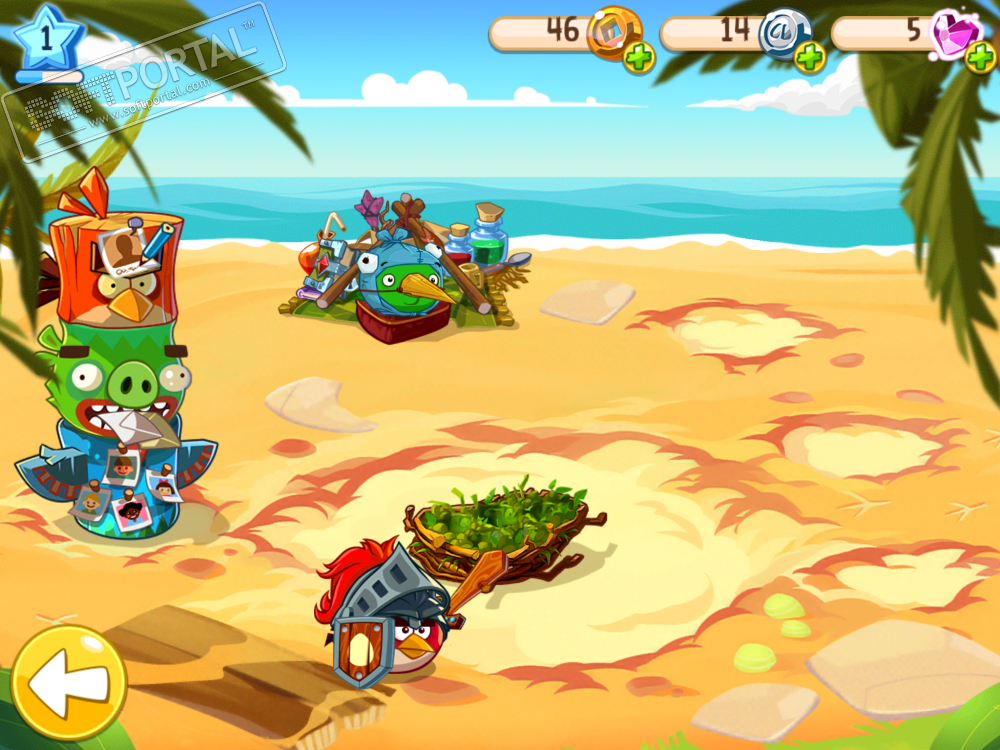This screenshot has height=750, width=1000.
Task: Select the red knight bird
Action: 390,622
